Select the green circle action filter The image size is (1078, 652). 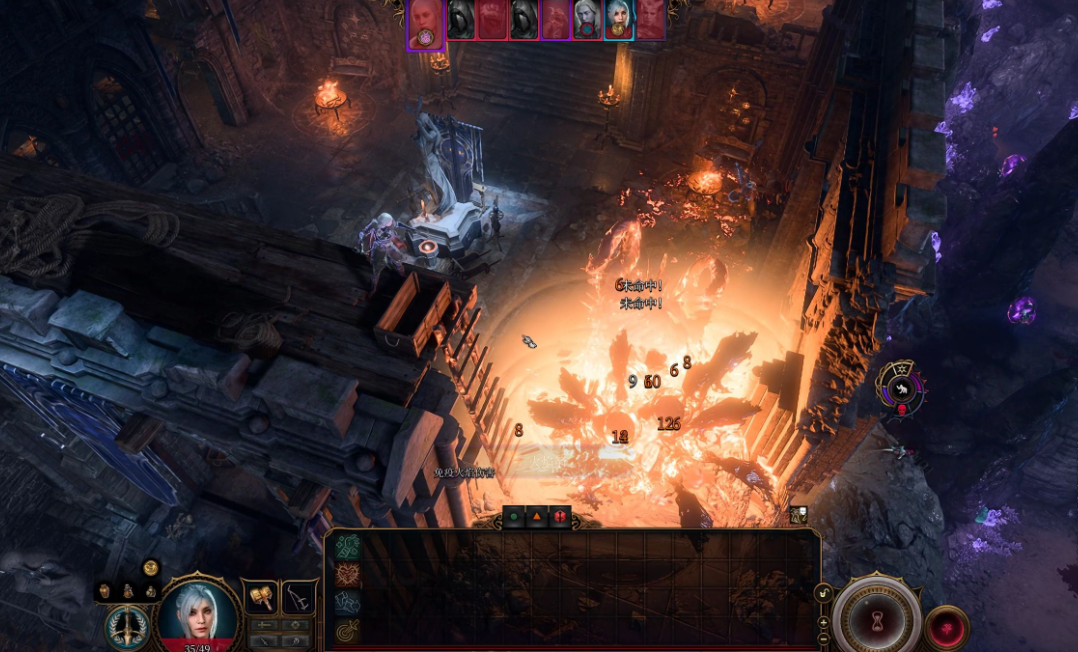[514, 517]
